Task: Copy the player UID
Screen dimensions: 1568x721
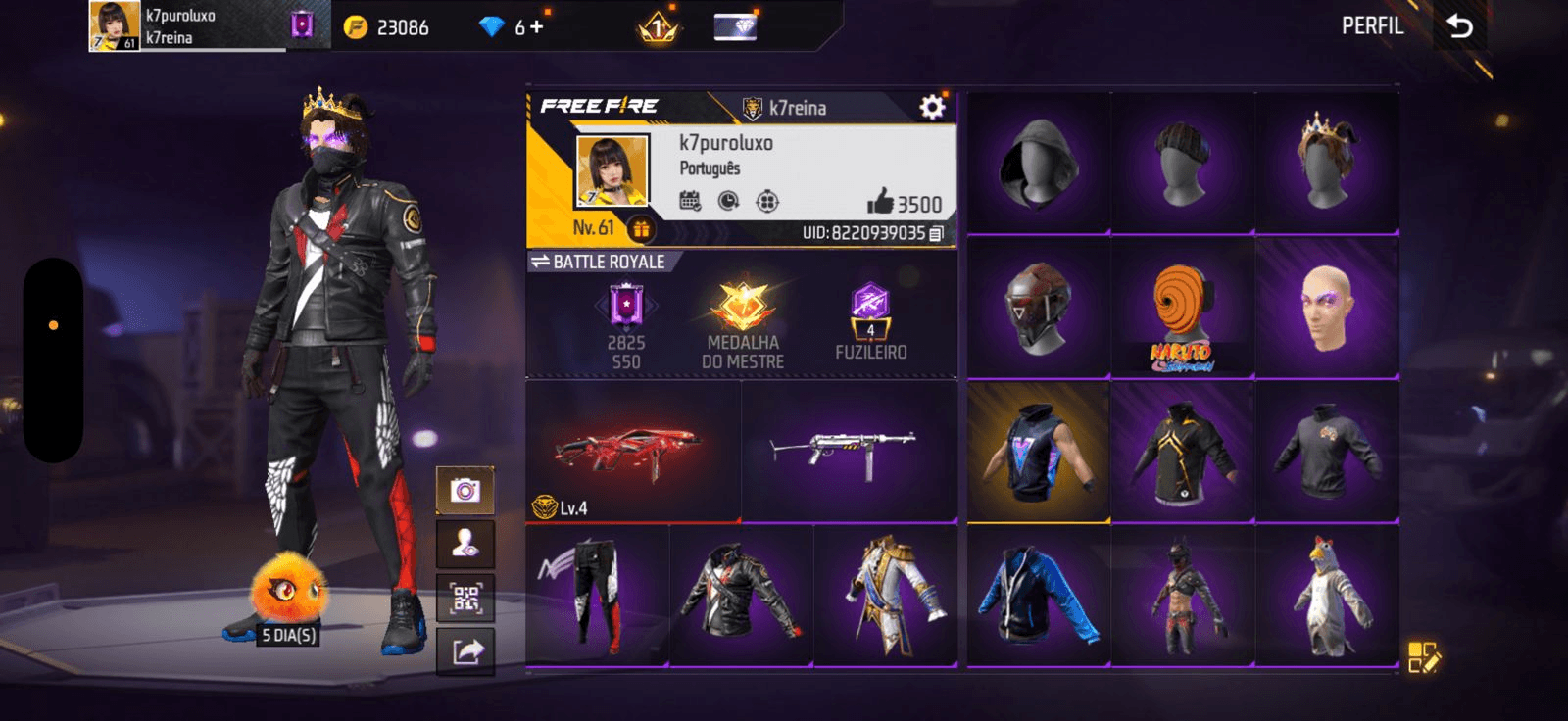Action: pyautogui.click(x=937, y=233)
